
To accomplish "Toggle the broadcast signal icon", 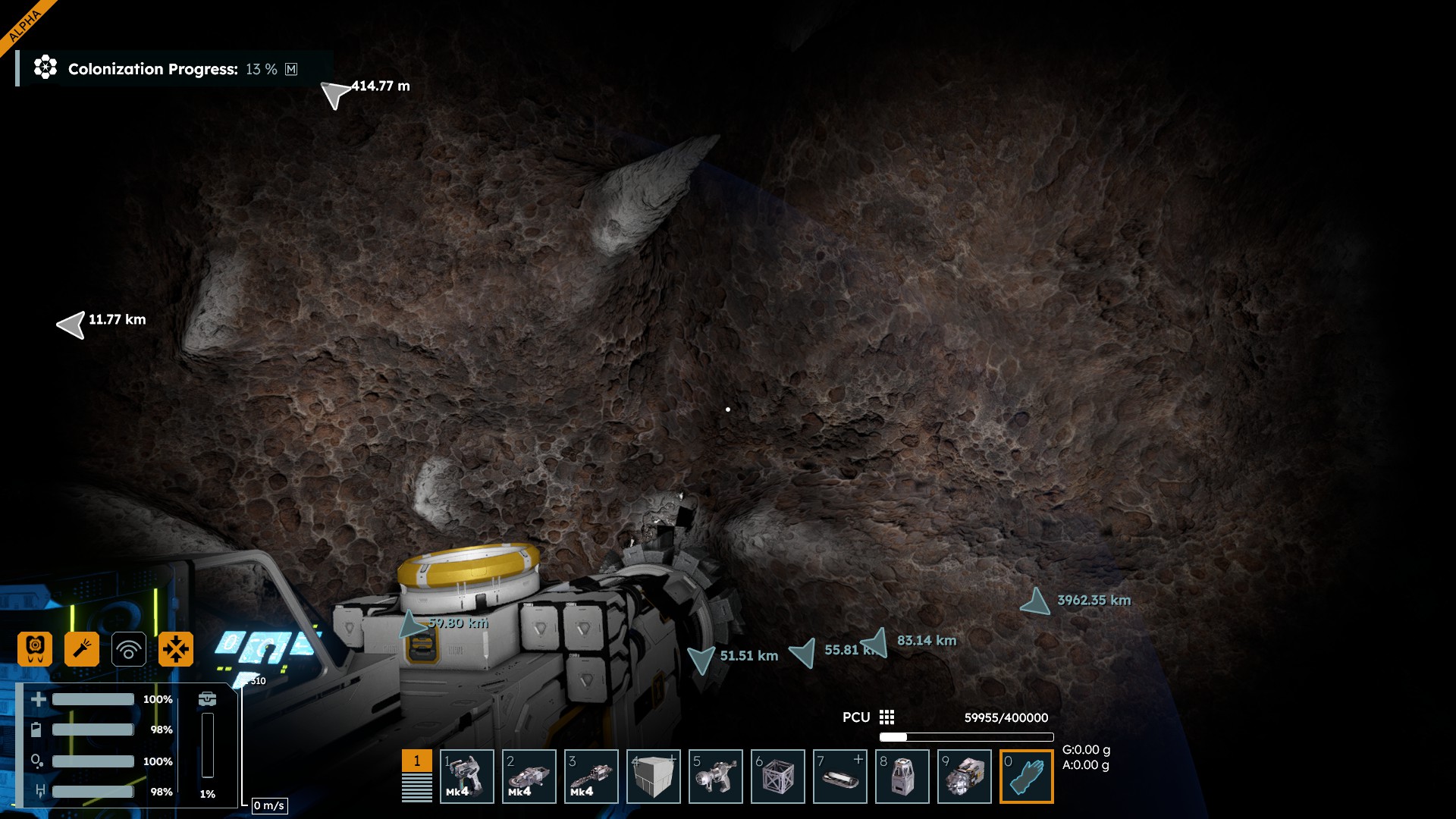I will pos(129,650).
